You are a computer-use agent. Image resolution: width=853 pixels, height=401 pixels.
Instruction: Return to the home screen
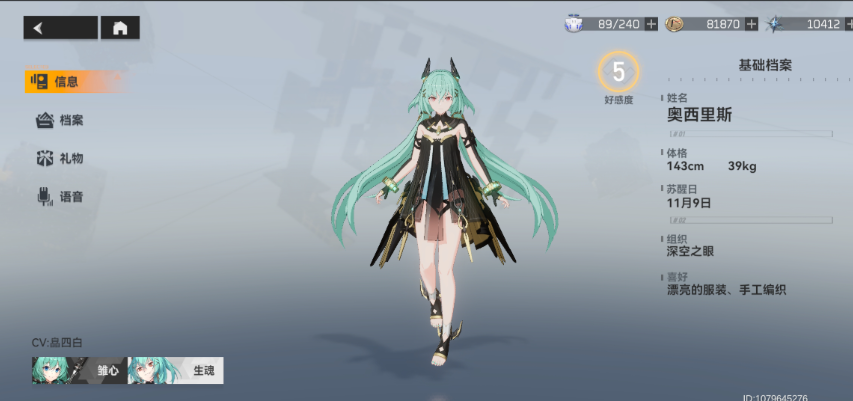point(120,28)
